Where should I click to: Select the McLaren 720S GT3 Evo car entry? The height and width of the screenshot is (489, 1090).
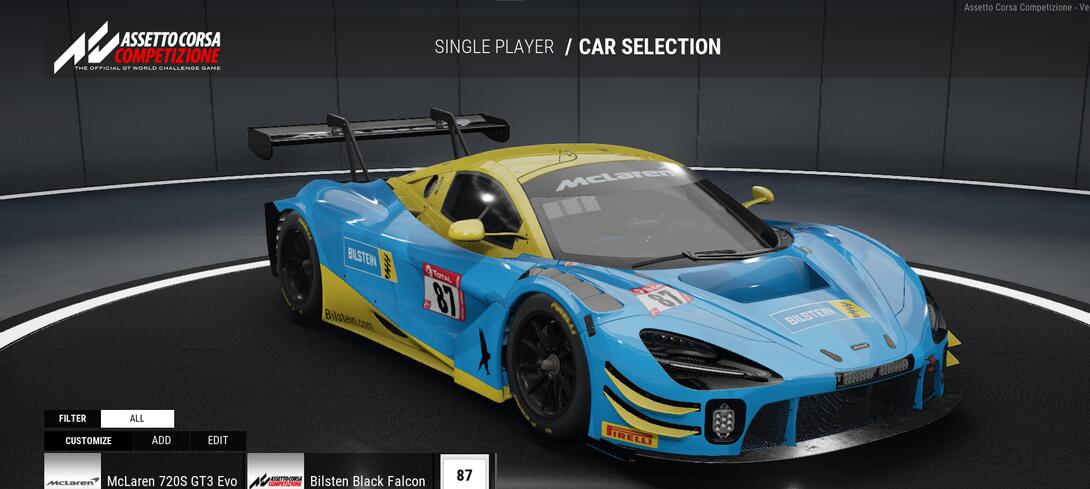[142, 474]
